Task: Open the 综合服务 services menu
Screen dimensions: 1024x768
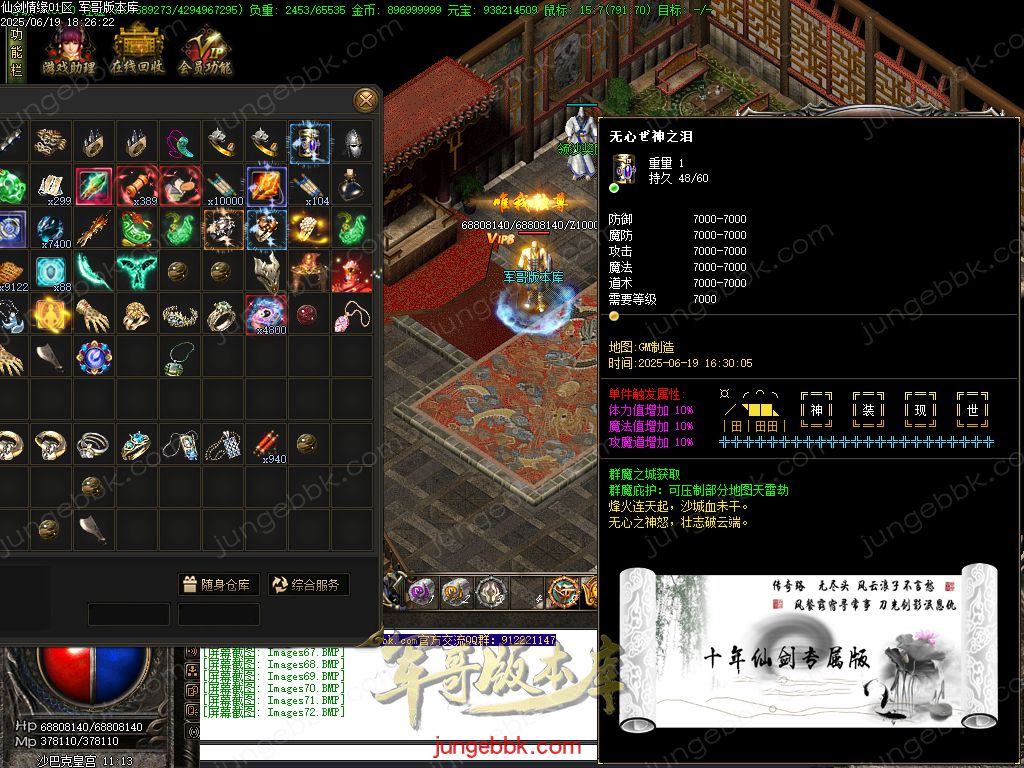Action: [x=307, y=585]
